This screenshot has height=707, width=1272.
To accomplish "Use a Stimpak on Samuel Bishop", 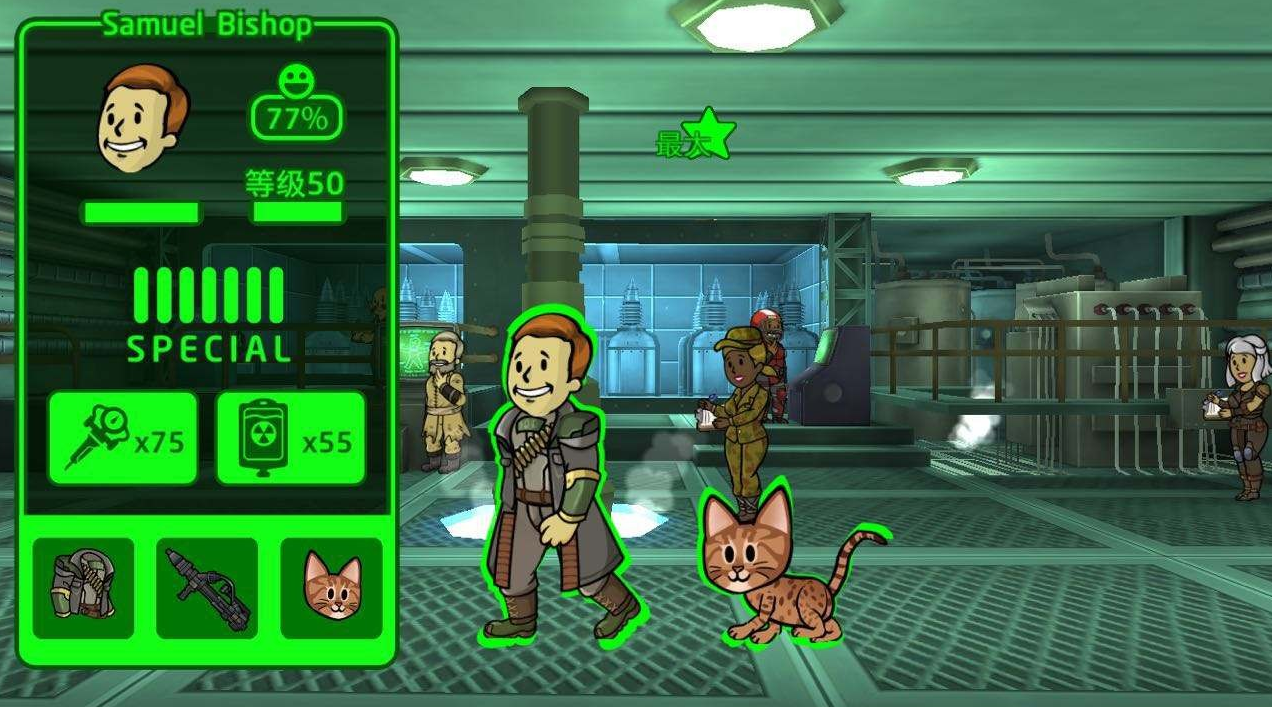I will [x=122, y=438].
